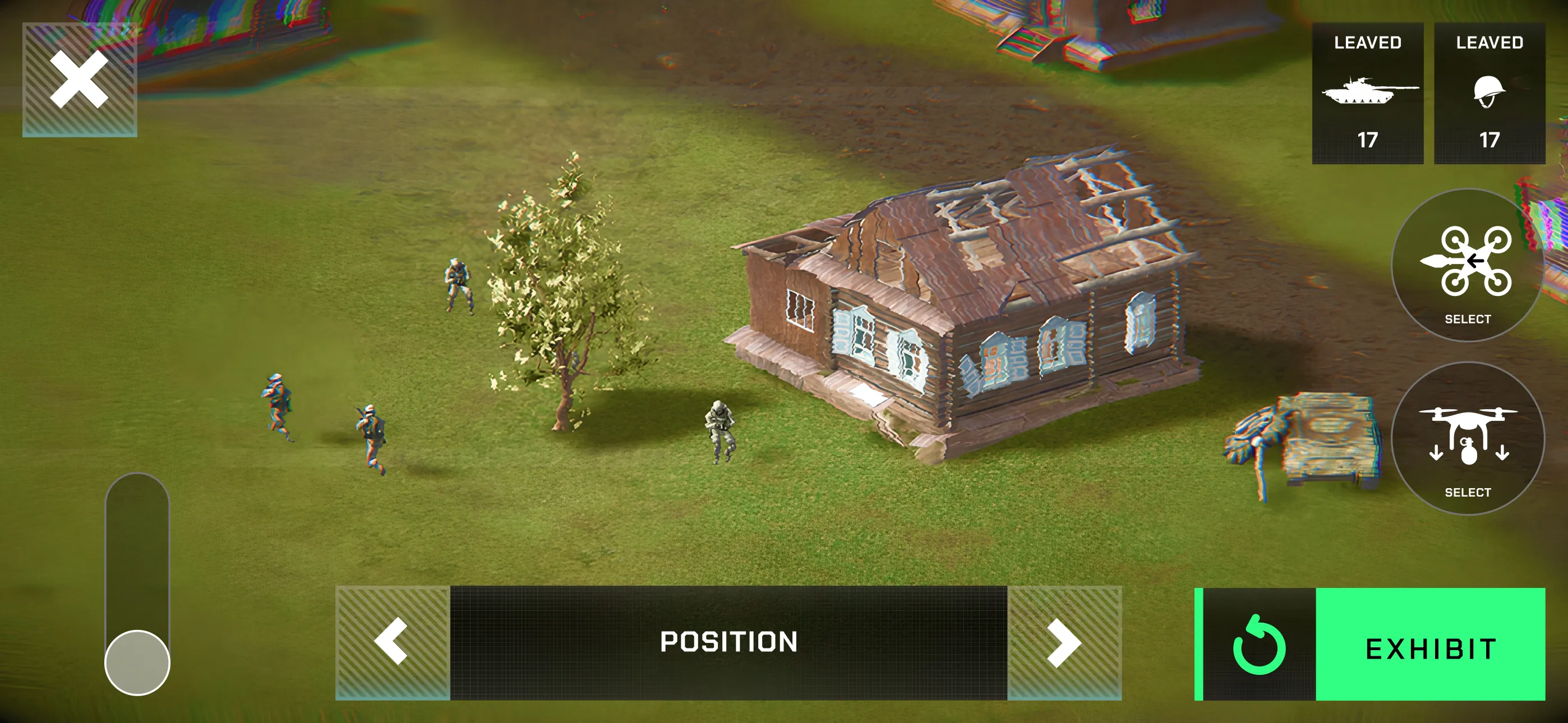1568x723 pixels.
Task: Click the helmet icon on the LEAVED panel
Action: (x=1488, y=91)
